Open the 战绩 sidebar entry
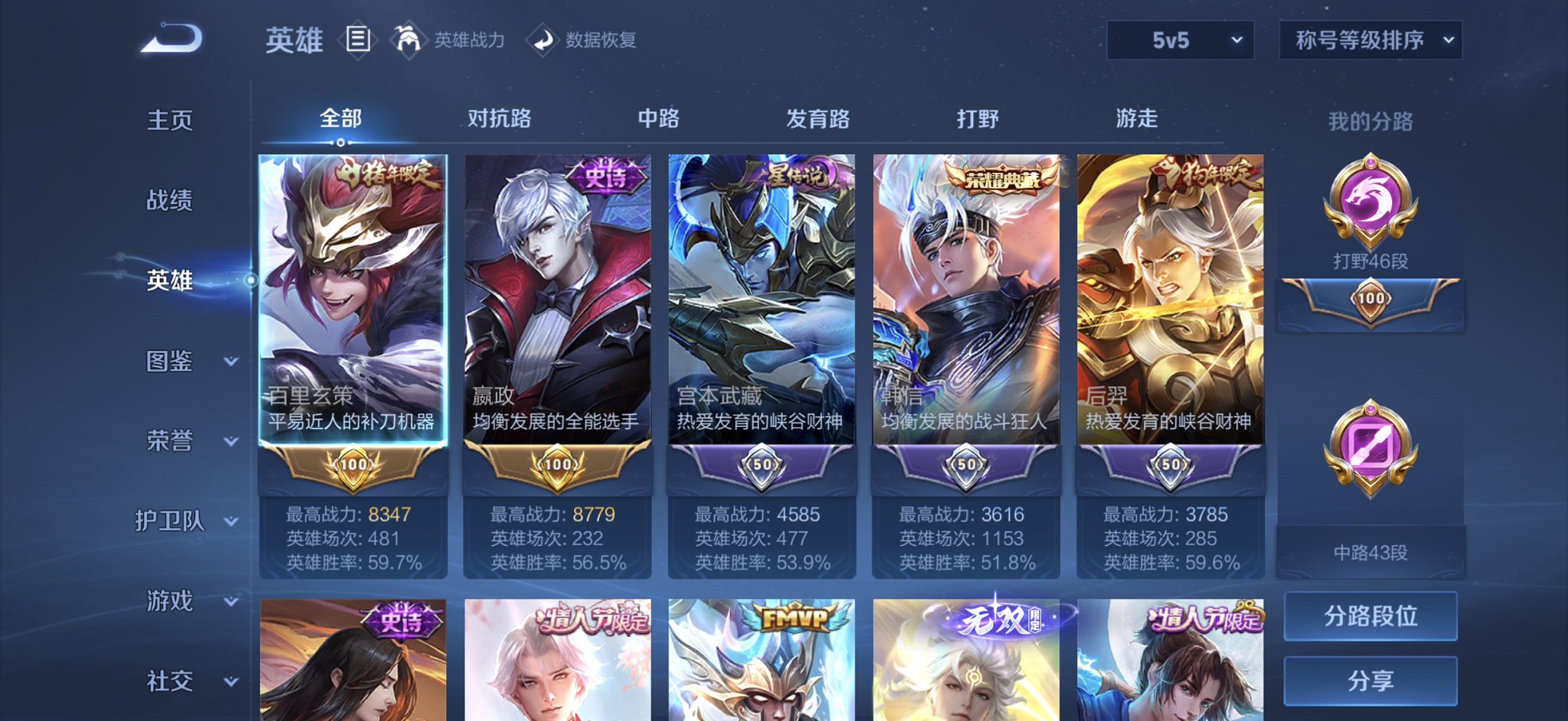Image resolution: width=1568 pixels, height=721 pixels. click(x=169, y=200)
